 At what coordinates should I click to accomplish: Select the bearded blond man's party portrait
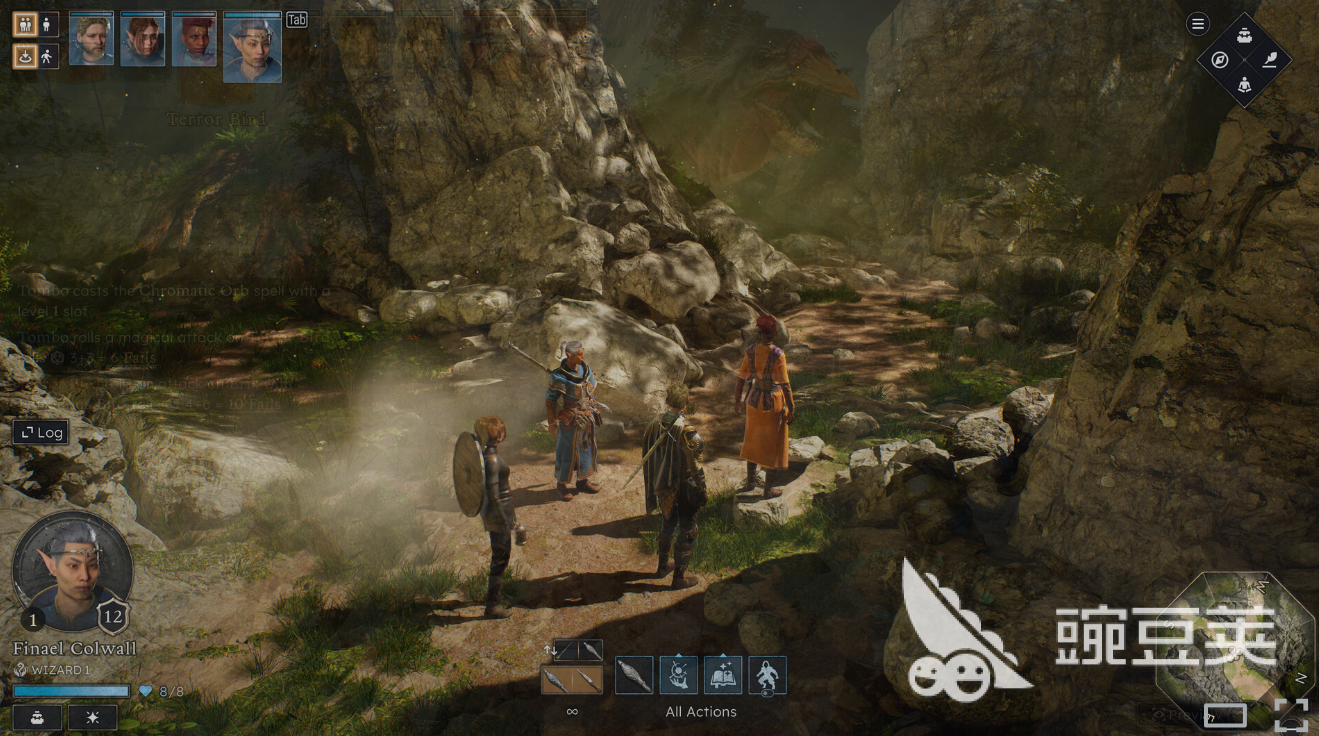point(91,40)
